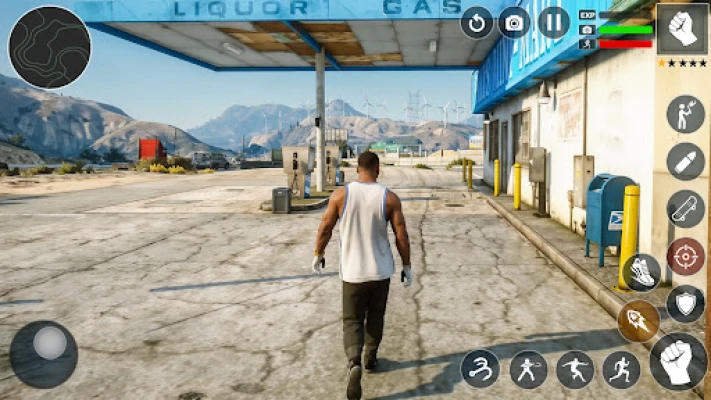The image size is (711, 400).
Task: Choose the bullet ammo icon
Action: [685, 162]
